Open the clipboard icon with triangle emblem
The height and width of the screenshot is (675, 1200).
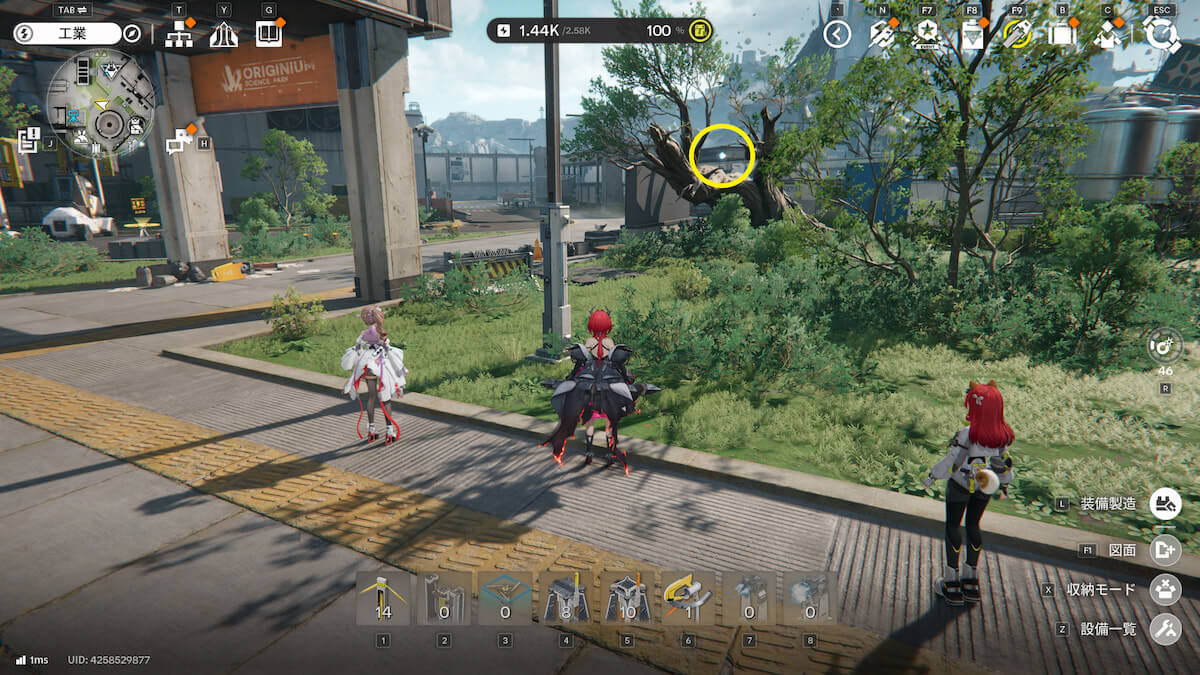pyautogui.click(x=972, y=34)
